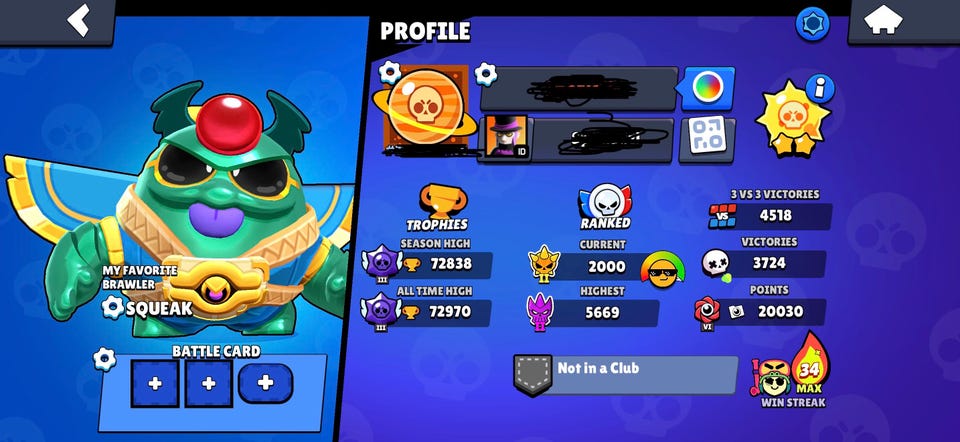Open the blue gear settings icon
Image resolution: width=960 pixels, height=442 pixels.
click(x=812, y=24)
